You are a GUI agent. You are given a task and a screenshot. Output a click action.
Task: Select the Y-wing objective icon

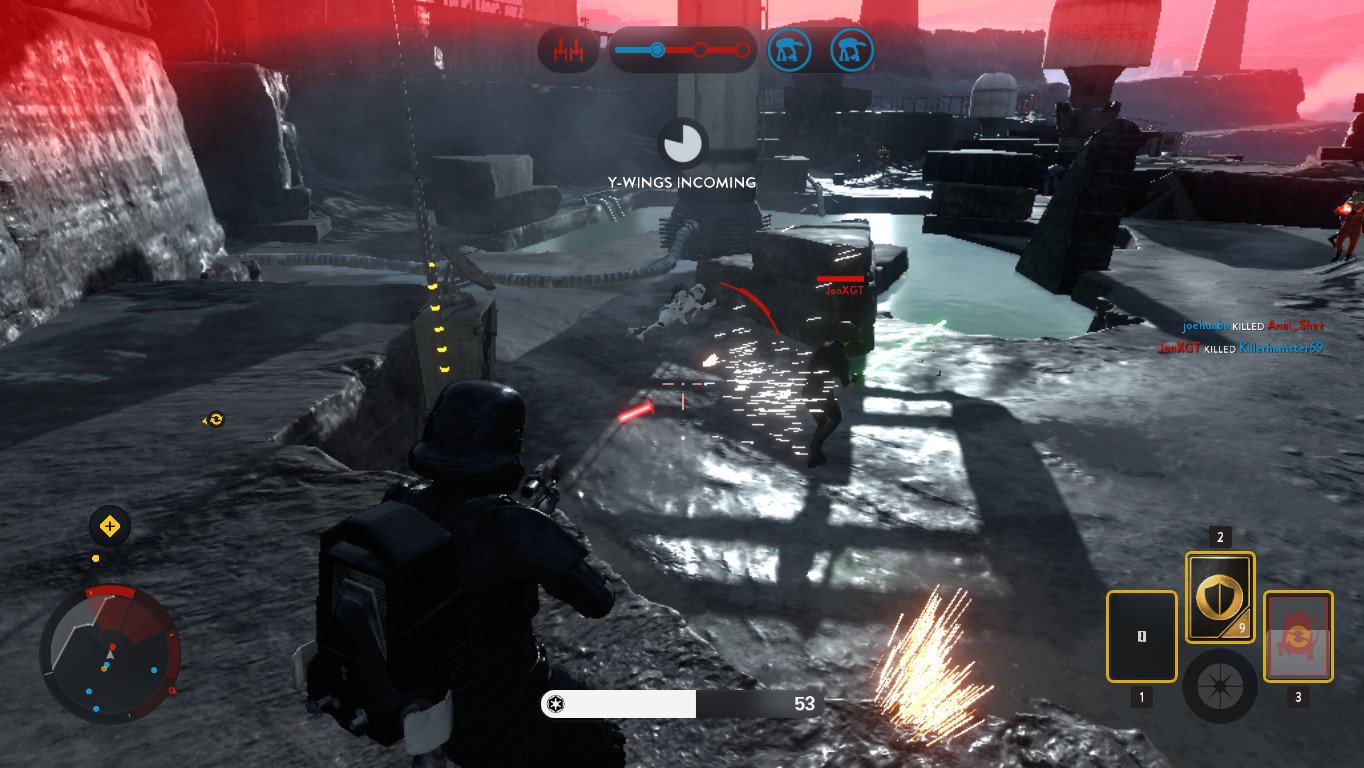click(568, 49)
